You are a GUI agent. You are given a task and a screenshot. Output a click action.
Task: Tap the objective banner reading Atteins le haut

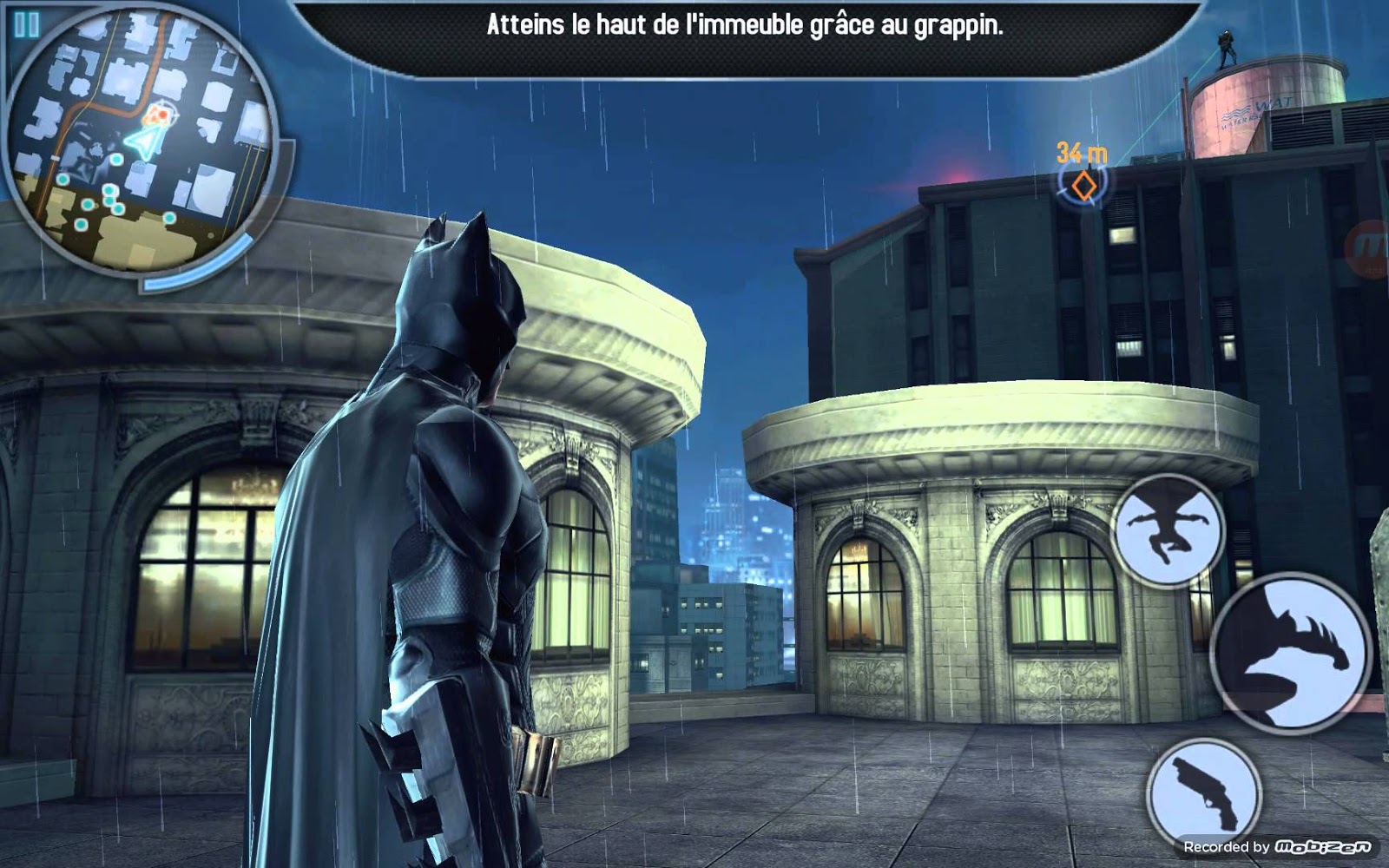click(x=742, y=25)
